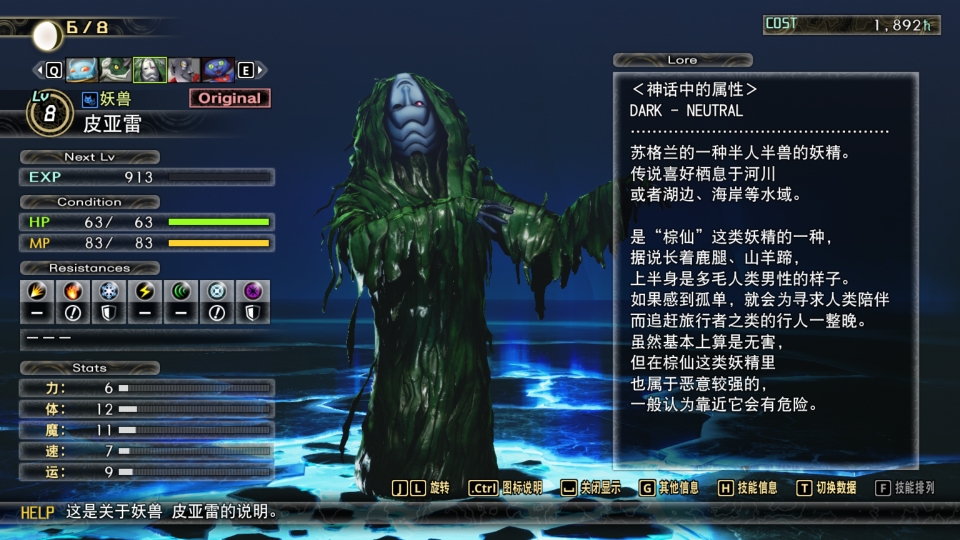Choose 关闭显示 to hide the display
The width and height of the screenshot is (960, 540).
[x=589, y=488]
